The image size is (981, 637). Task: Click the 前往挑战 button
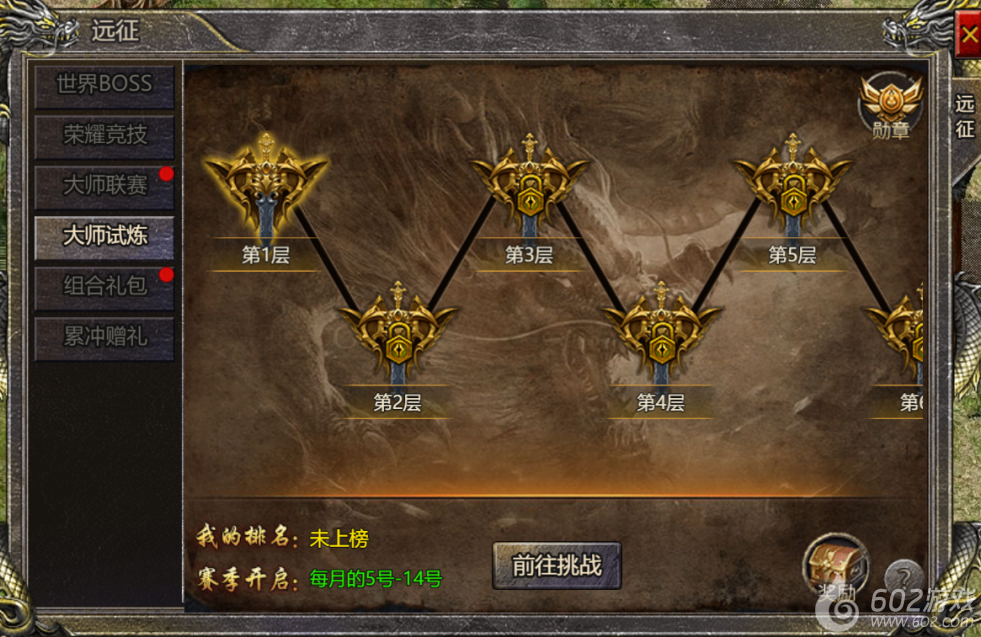pos(557,565)
